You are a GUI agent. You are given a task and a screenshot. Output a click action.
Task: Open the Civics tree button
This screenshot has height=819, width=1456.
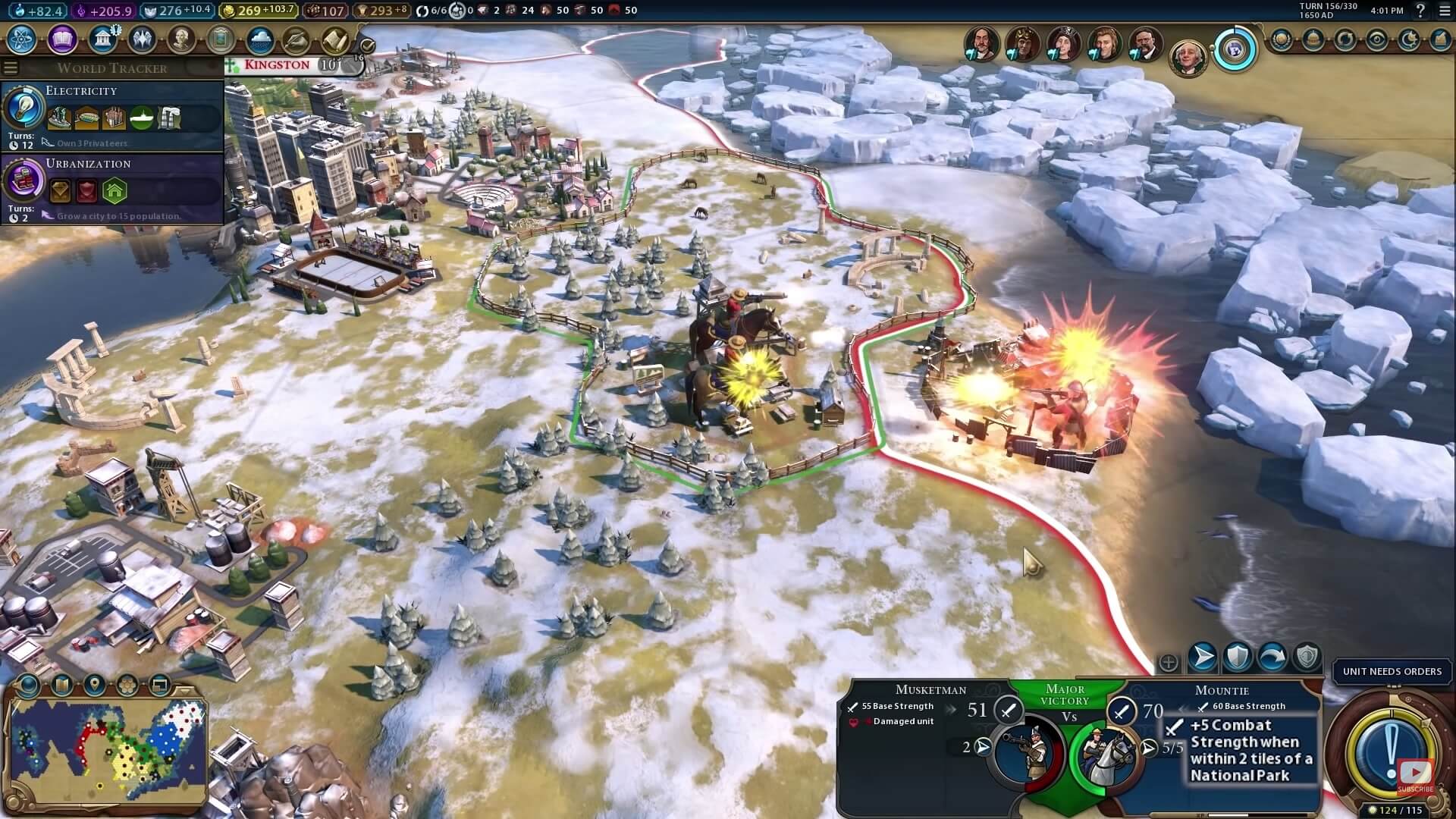pyautogui.click(x=62, y=39)
